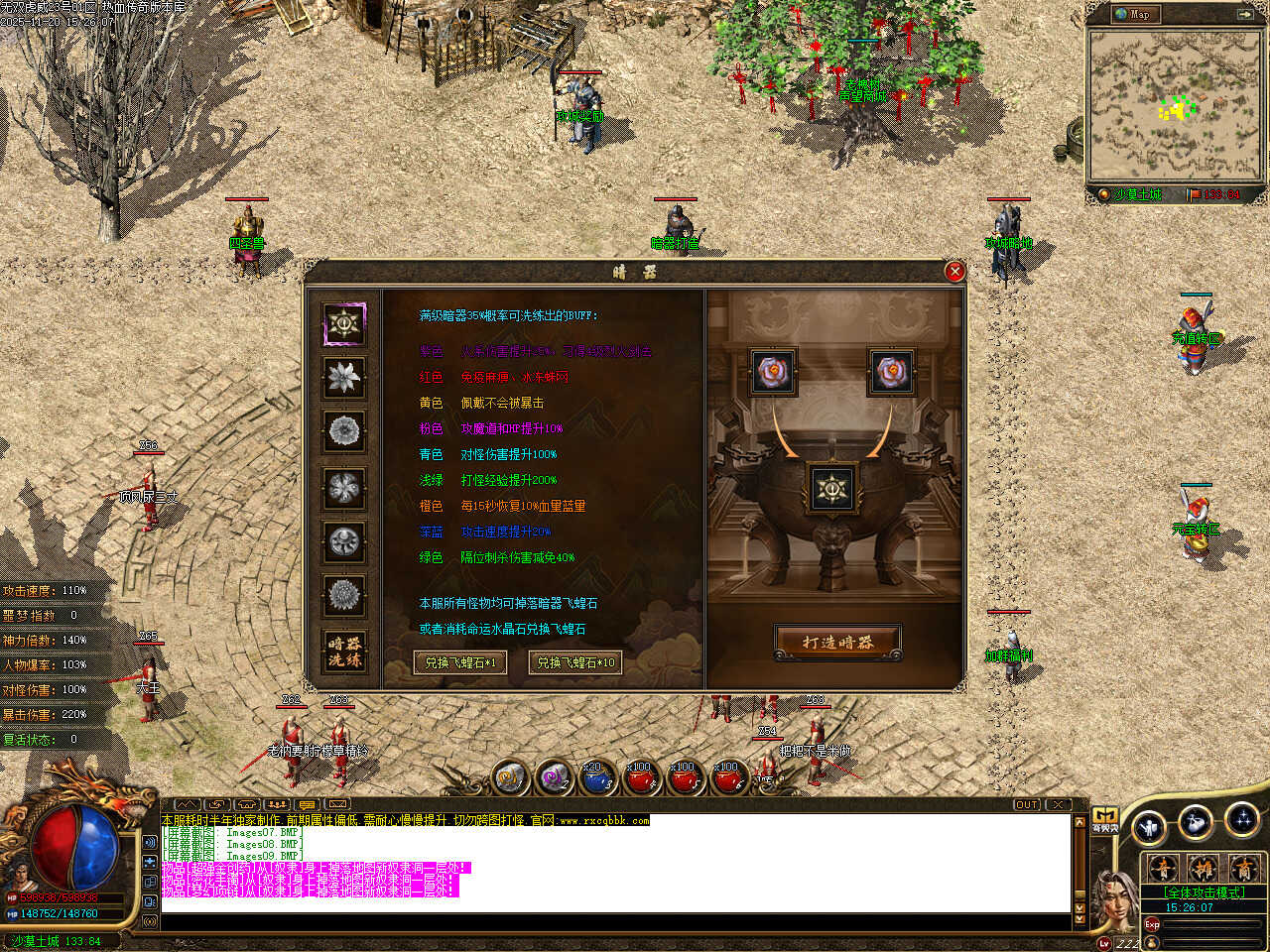The height and width of the screenshot is (952, 1270).
Task: Click the desert town minimap
Action: (1176, 104)
